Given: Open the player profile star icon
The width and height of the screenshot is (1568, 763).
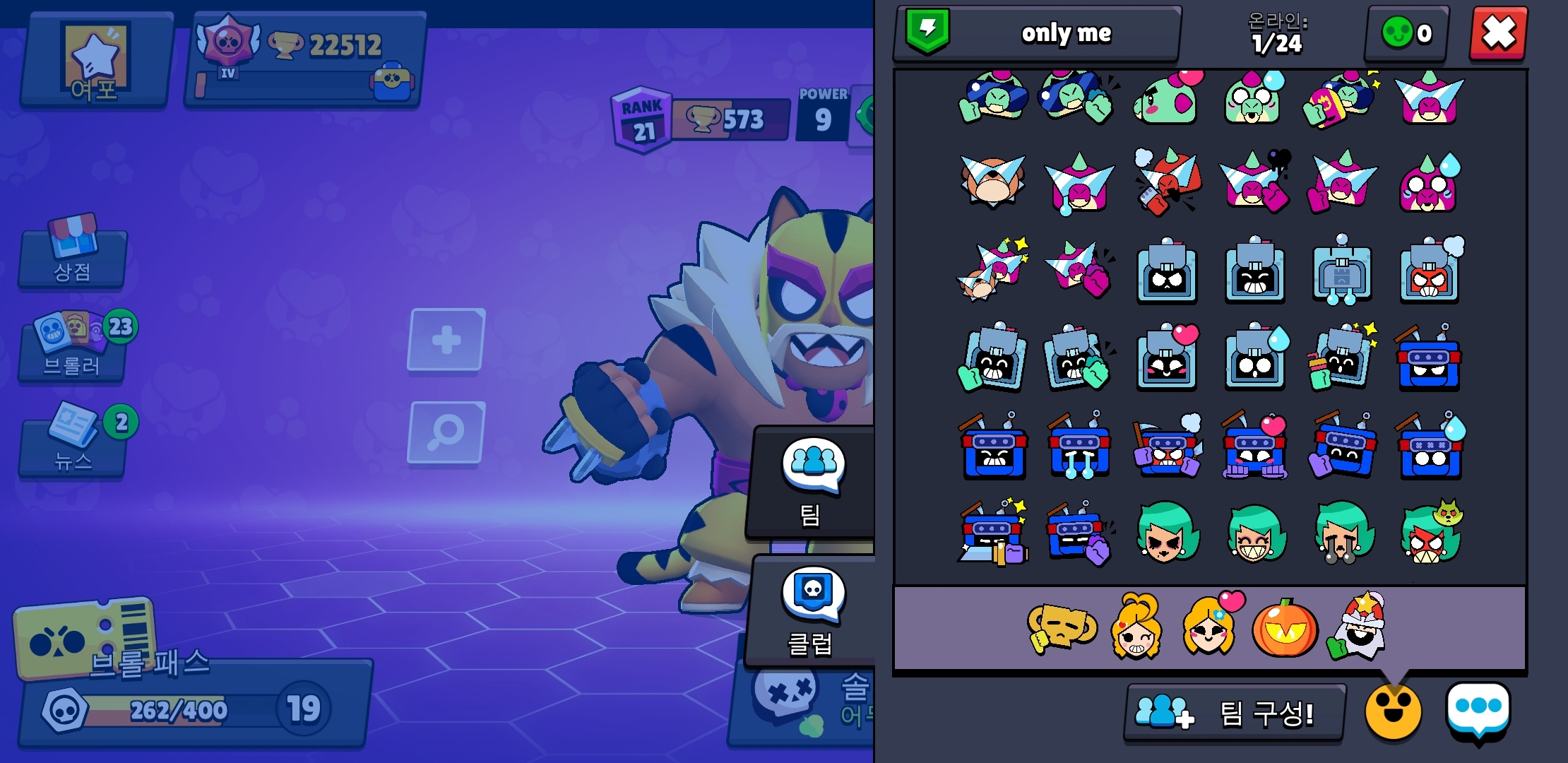Looking at the screenshot, I should 97,61.
